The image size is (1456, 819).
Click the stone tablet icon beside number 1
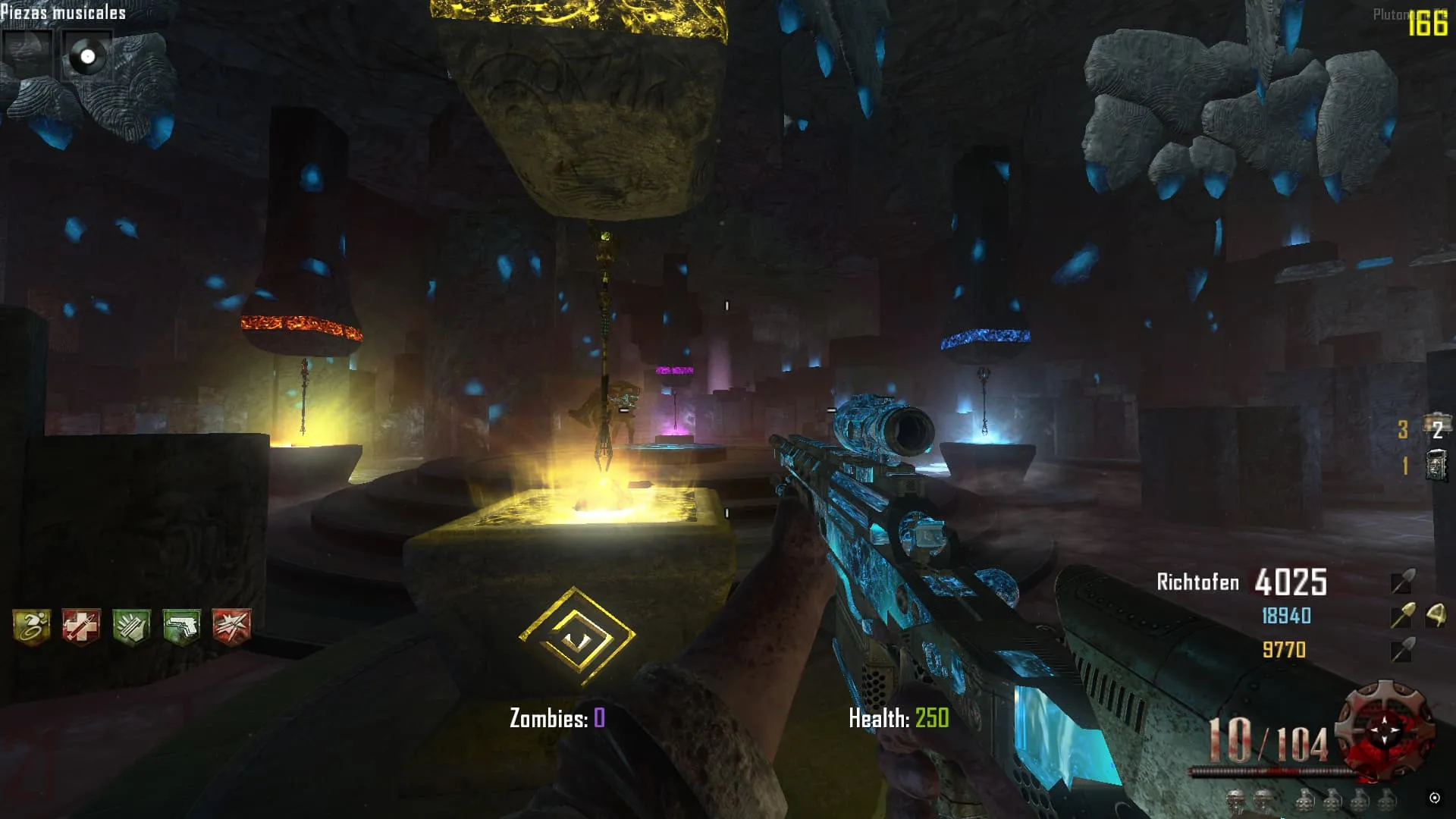click(x=1436, y=465)
